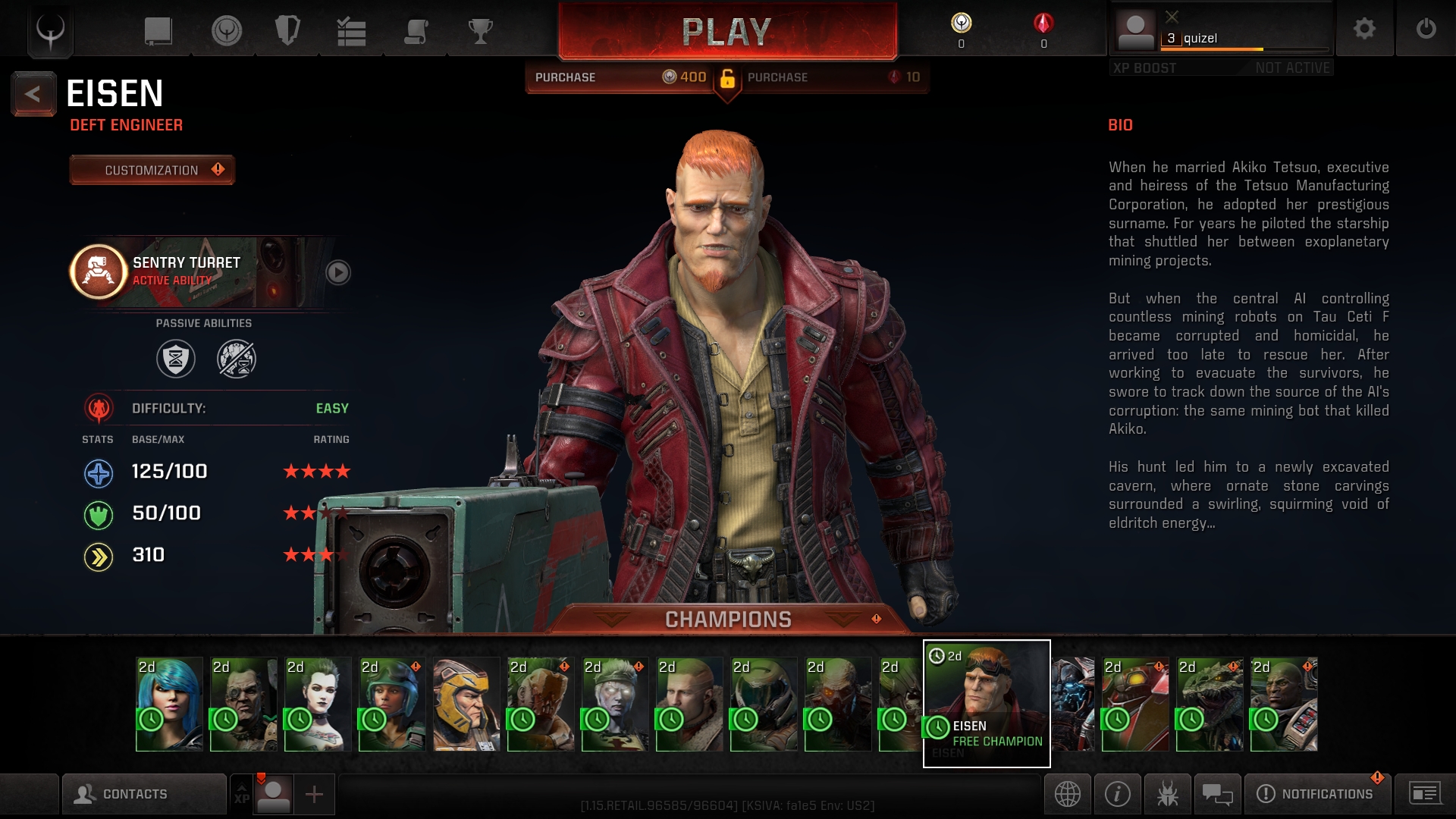Image resolution: width=1456 pixels, height=819 pixels.
Task: Select the green lizard champion portrait
Action: (x=1210, y=704)
